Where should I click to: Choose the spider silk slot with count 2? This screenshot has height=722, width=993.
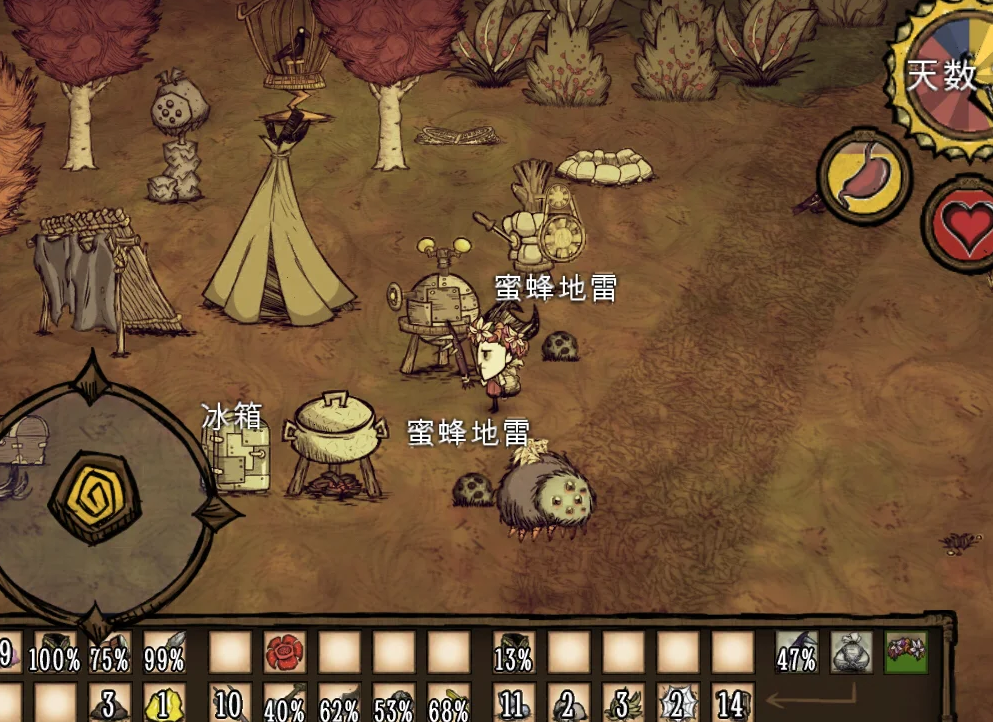click(x=677, y=703)
